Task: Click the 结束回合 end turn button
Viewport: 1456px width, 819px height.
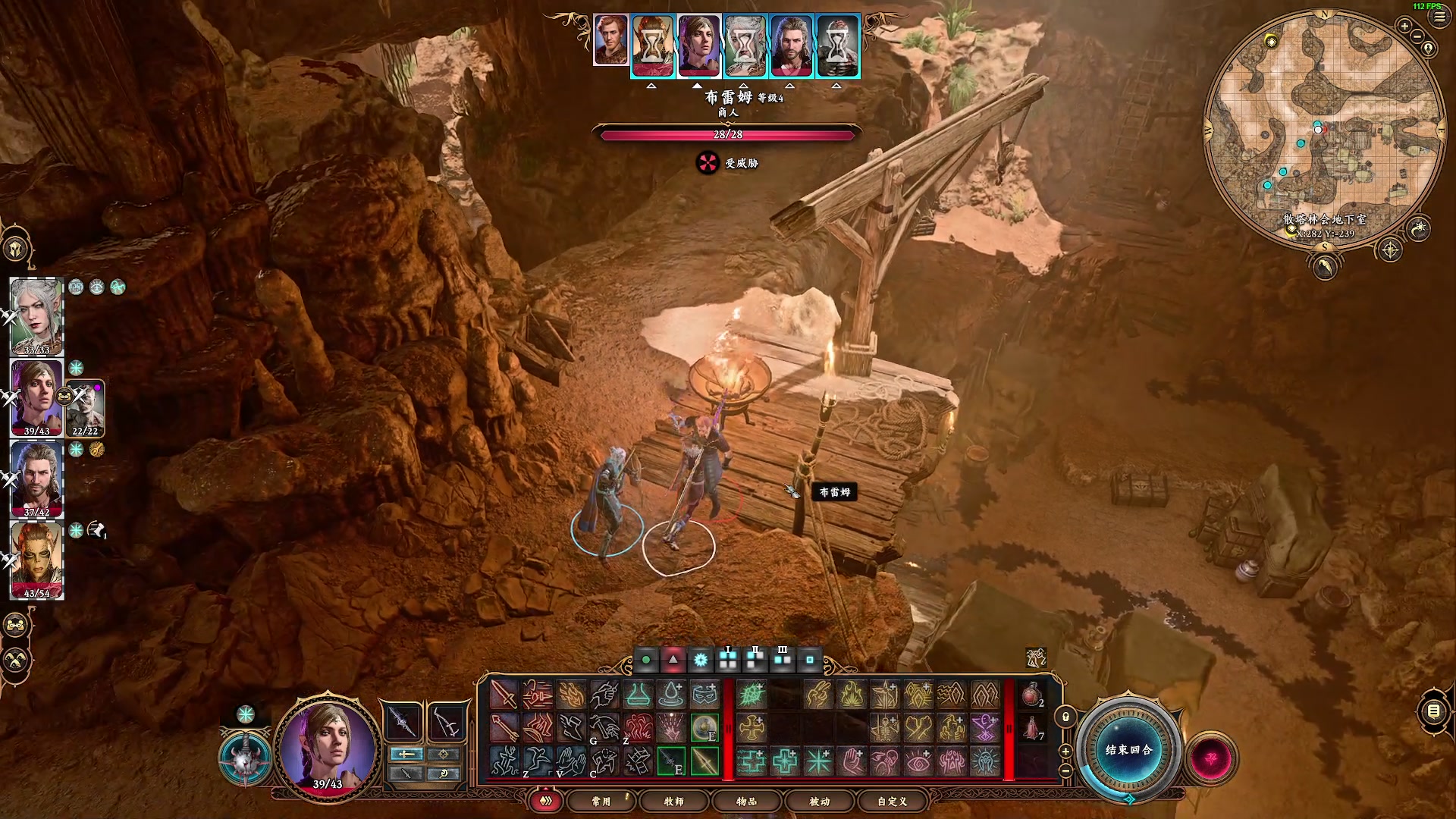Action: (x=1128, y=749)
